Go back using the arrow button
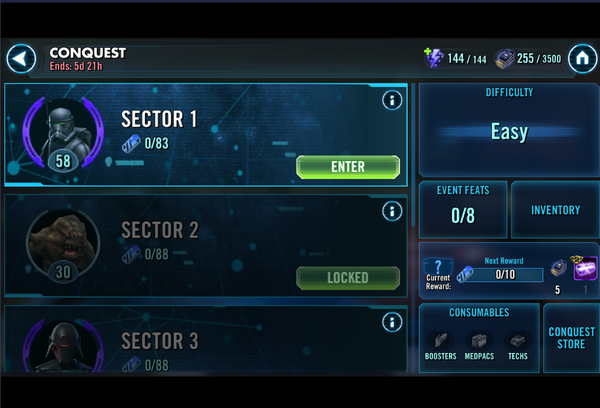Screen dimensions: 600x408 21,59
